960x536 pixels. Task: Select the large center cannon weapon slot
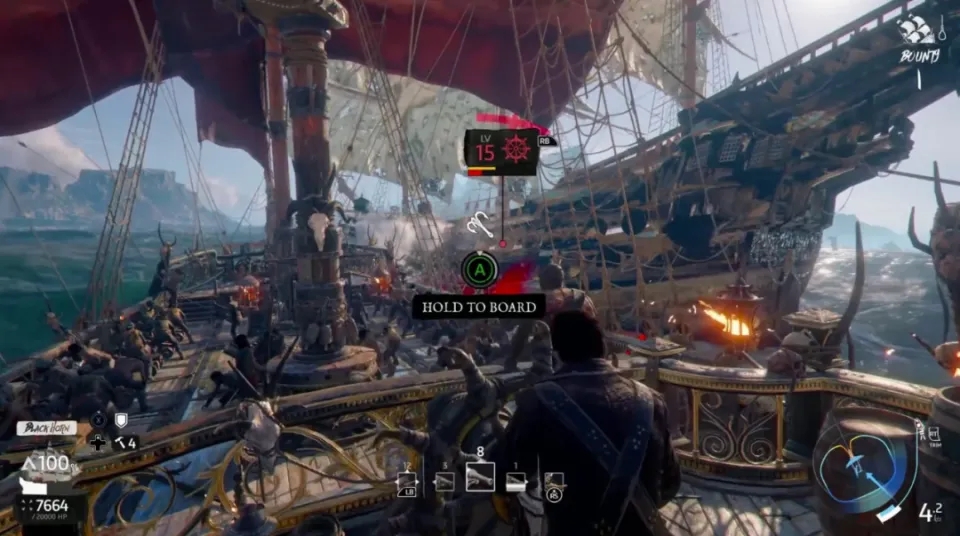480,477
